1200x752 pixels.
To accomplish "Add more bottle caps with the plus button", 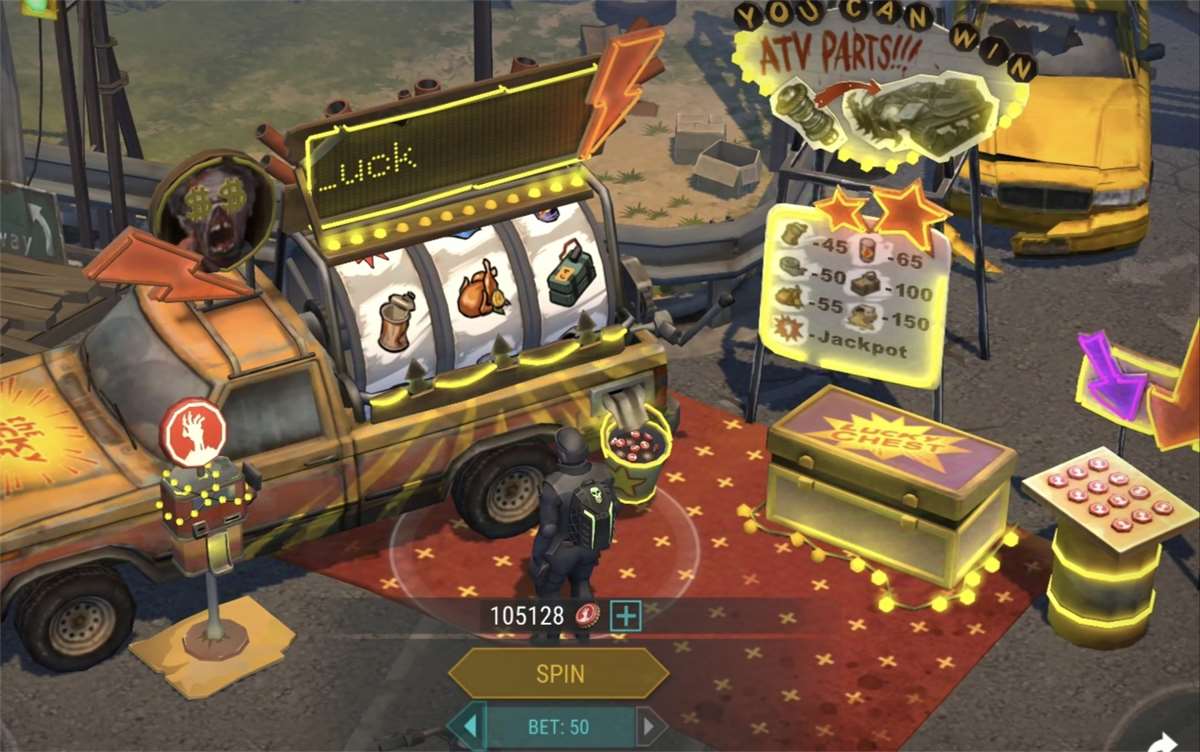I will pos(626,616).
